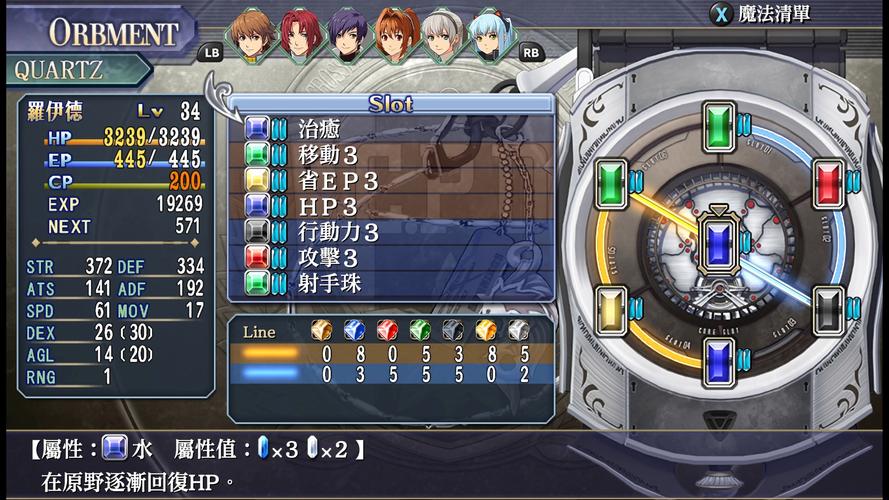Image resolution: width=889 pixels, height=500 pixels.
Task: Select the yellow quartz slot on the orbment
Action: [610, 308]
